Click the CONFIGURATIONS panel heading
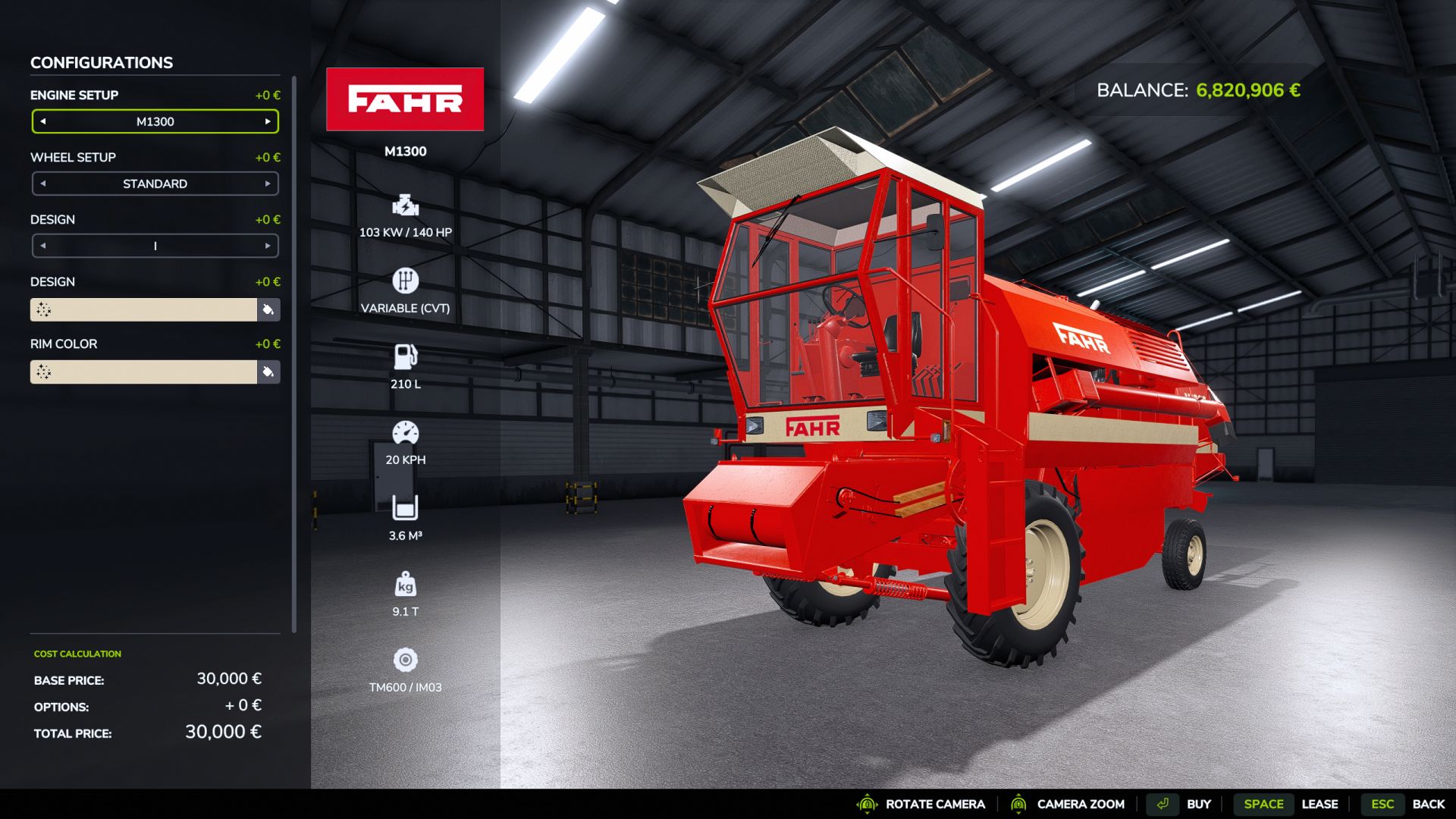1456x819 pixels. coord(101,62)
